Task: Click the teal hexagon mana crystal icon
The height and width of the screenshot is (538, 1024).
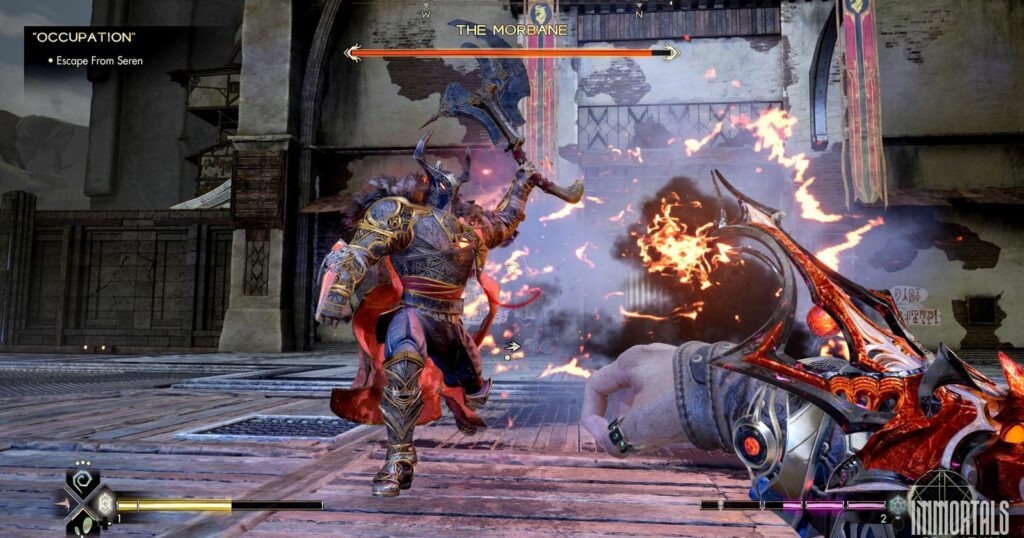Action: point(898,505)
